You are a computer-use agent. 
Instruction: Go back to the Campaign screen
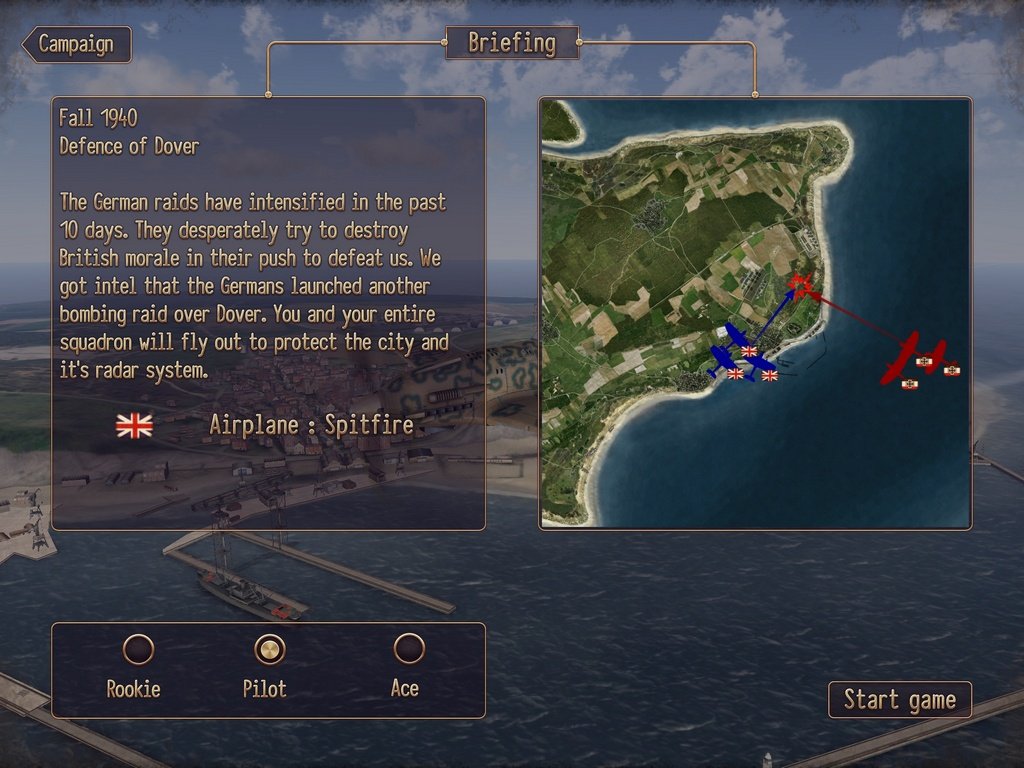78,44
